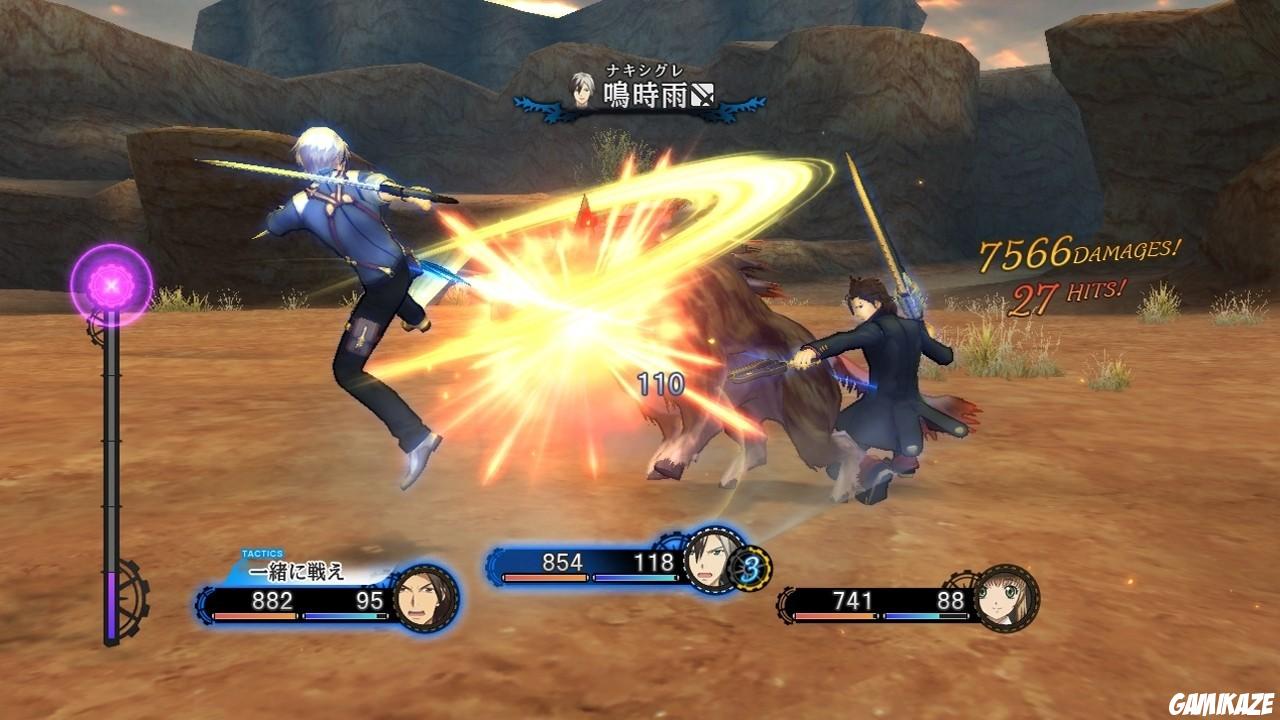Viewport: 1280px width, 720px height.
Task: Select the gold chain counter showing 3
Action: tap(753, 570)
